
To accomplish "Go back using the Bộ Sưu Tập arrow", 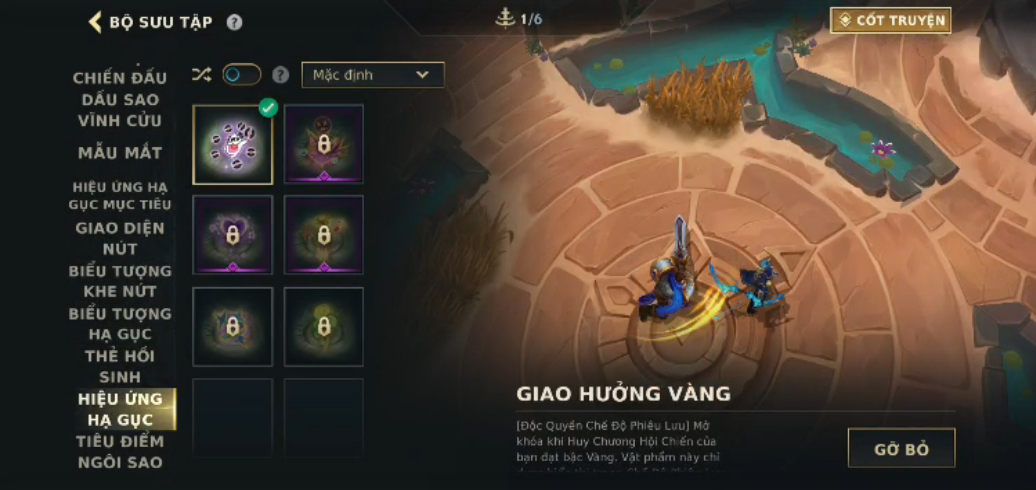I will (x=96, y=22).
